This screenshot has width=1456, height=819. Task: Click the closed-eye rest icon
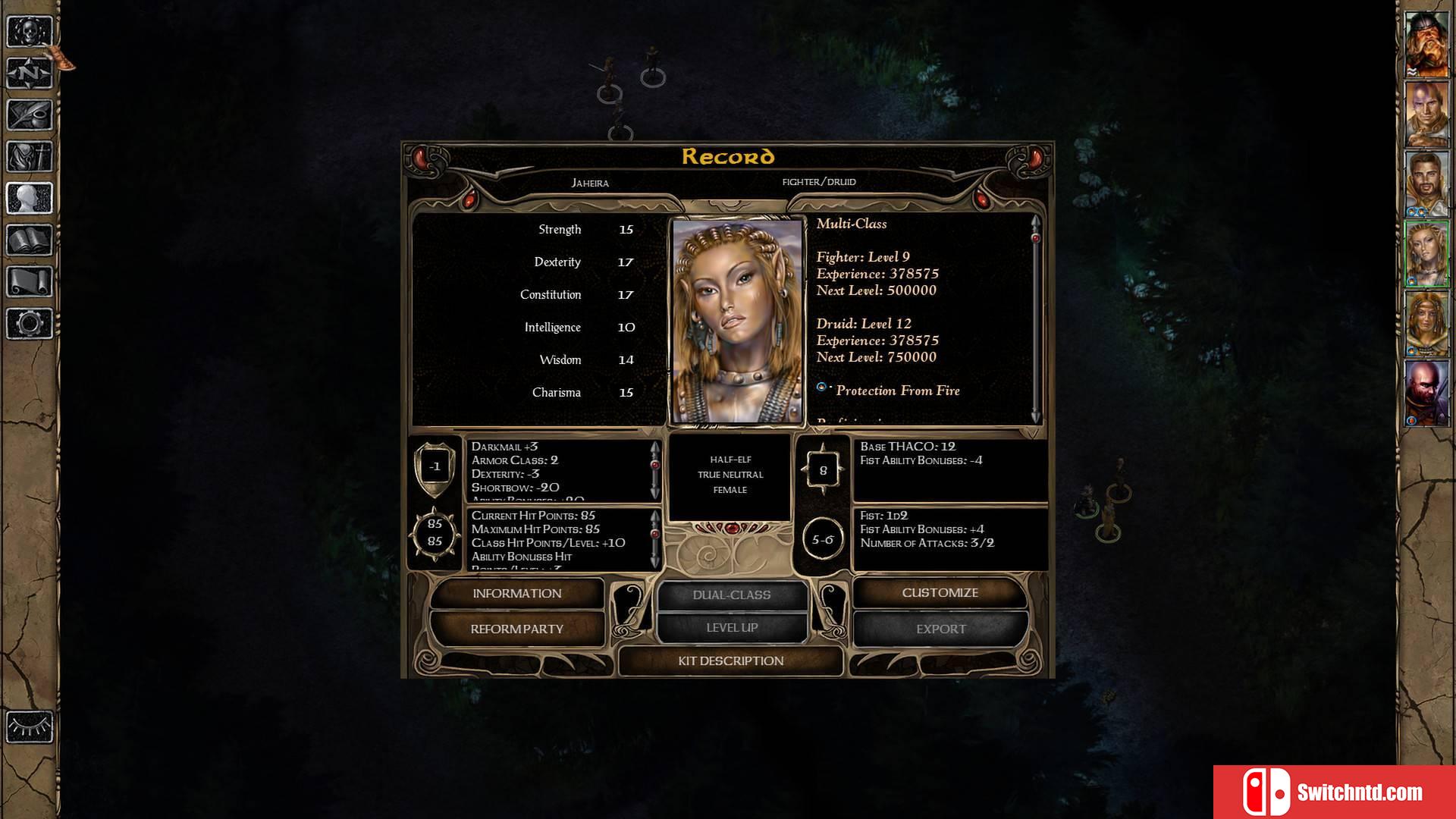30,726
